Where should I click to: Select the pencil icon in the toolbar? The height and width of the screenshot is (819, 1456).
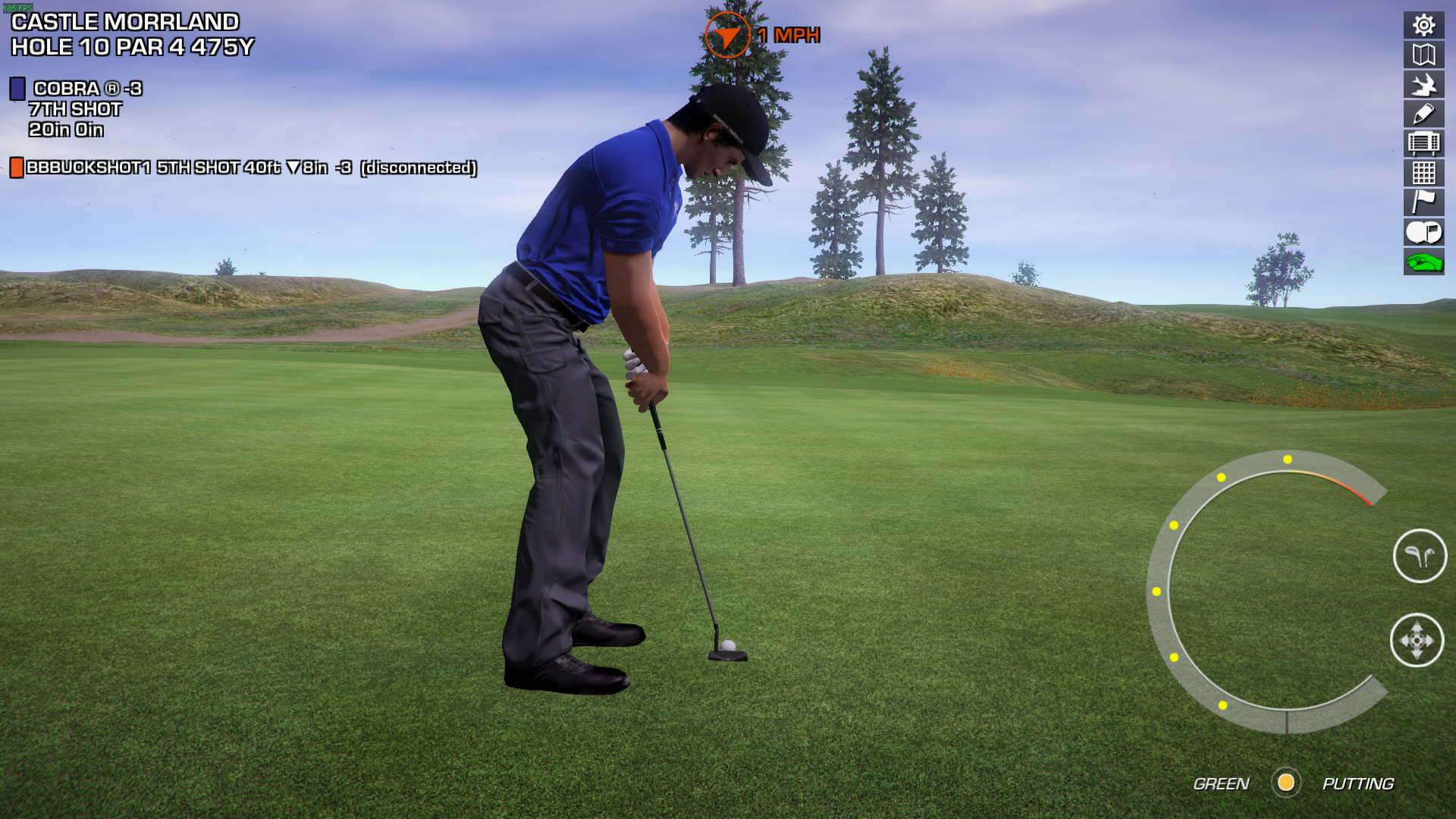coord(1423,114)
